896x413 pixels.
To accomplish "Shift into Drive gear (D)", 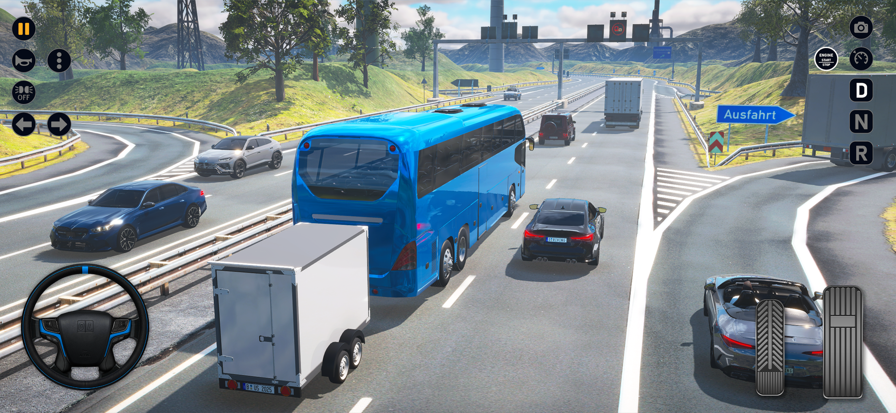I will pos(861,90).
